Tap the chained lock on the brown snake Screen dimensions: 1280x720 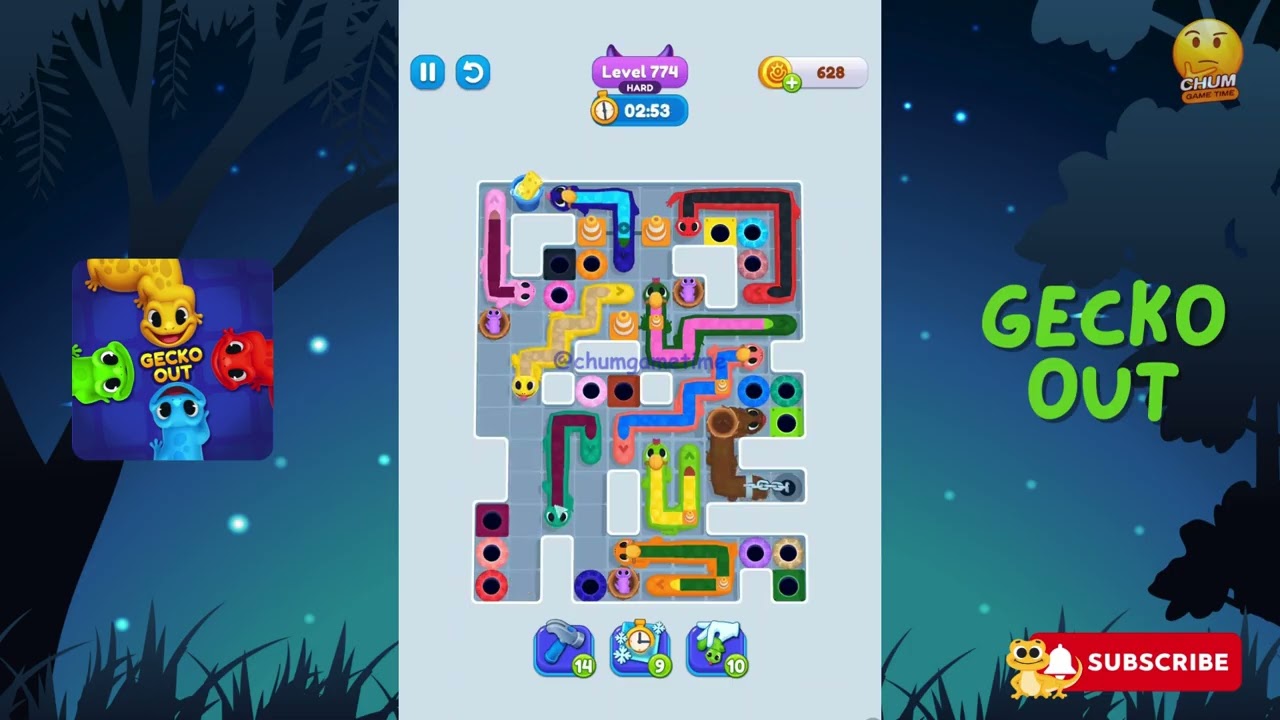[x=767, y=486]
